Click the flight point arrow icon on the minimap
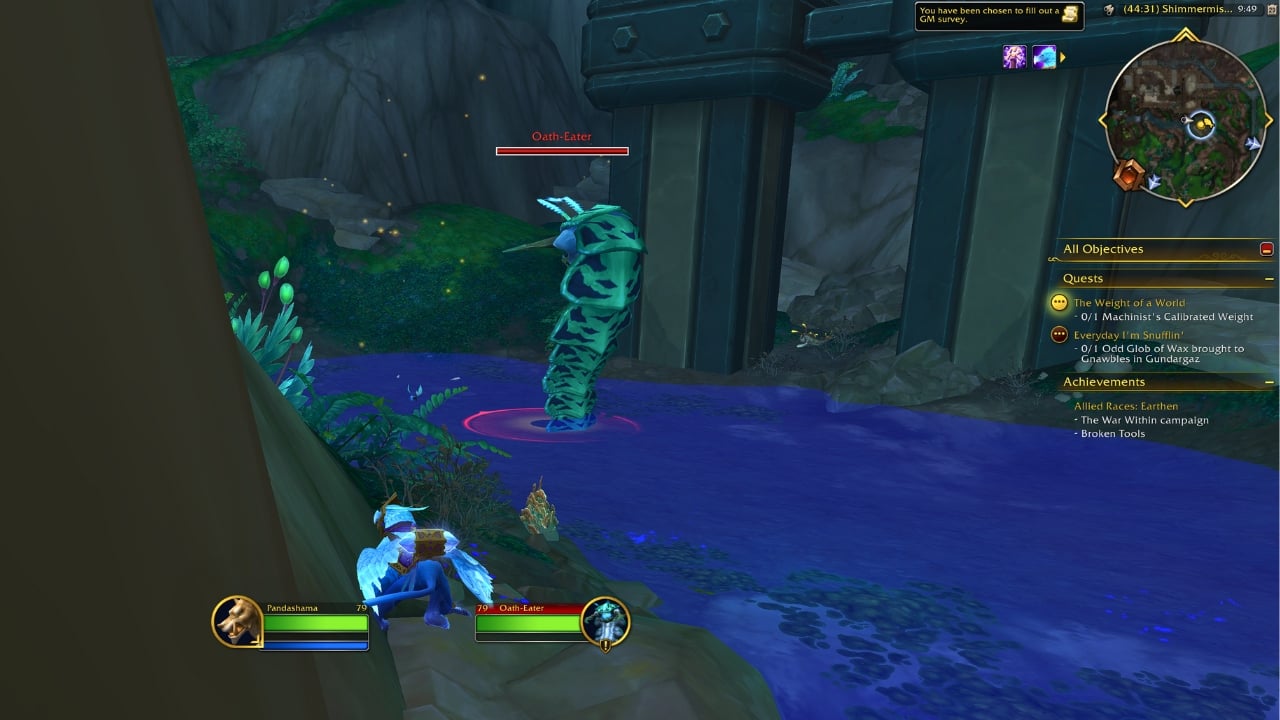Image resolution: width=1280 pixels, height=720 pixels. coord(1253,143)
